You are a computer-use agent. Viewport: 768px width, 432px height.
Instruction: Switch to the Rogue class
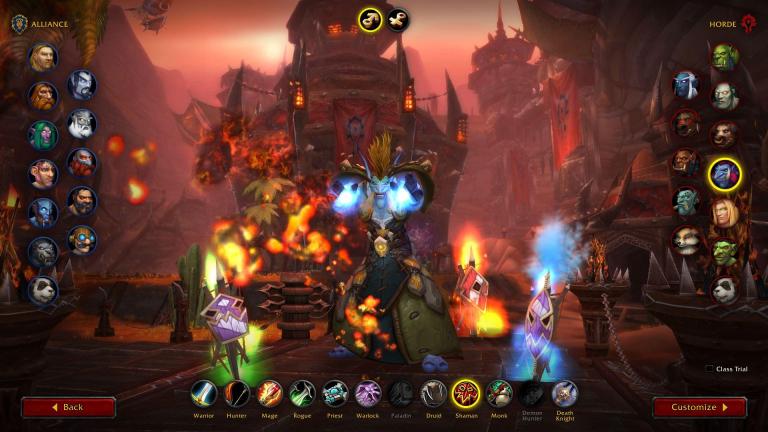click(x=303, y=393)
